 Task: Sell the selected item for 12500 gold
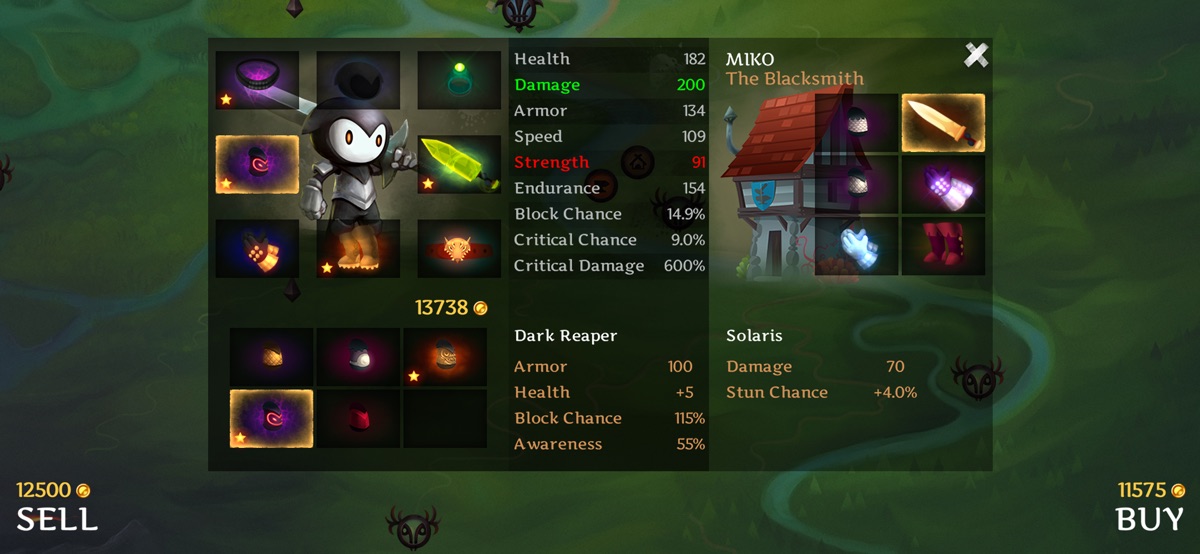[57, 518]
